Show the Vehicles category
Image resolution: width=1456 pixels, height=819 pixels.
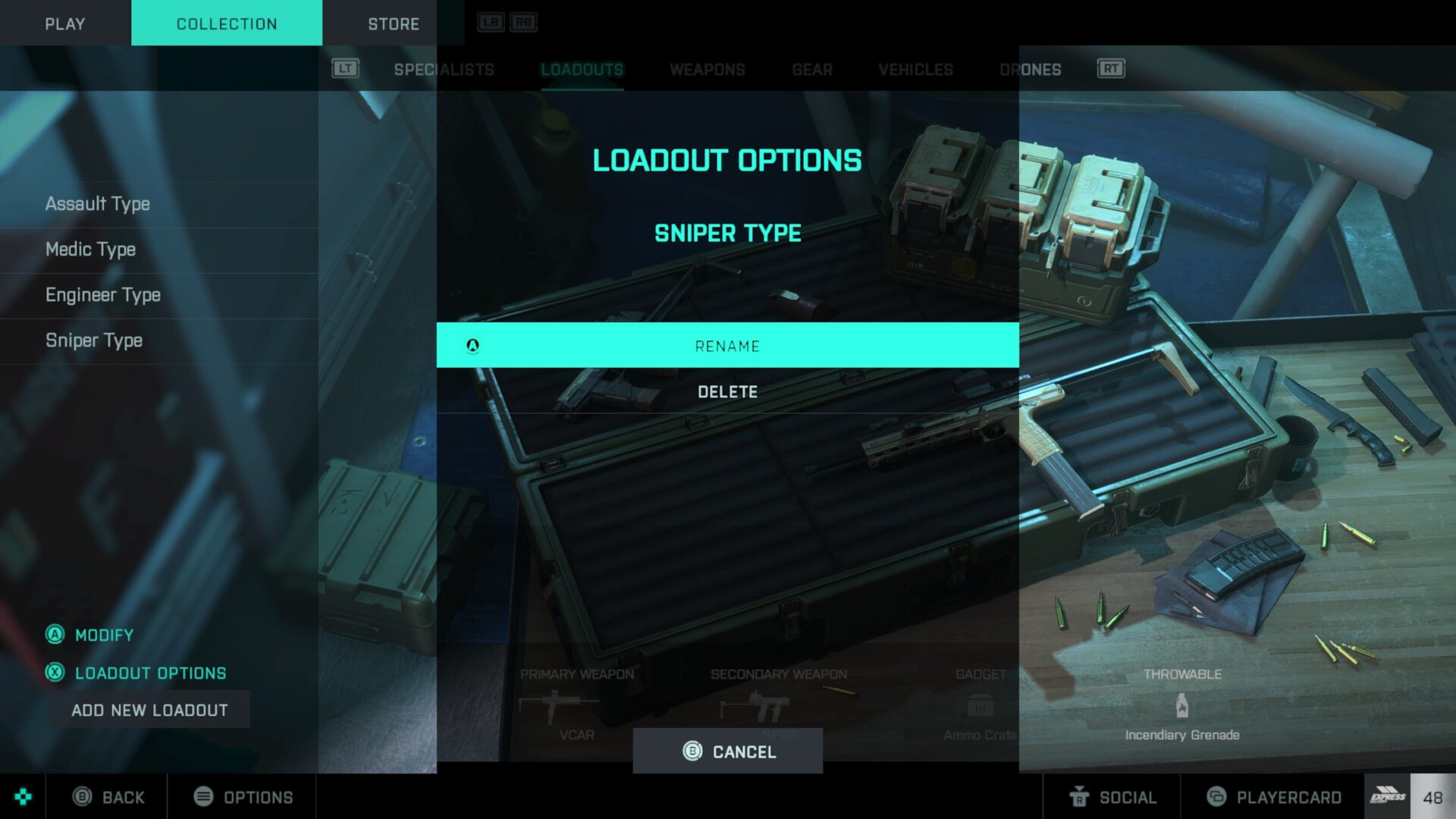point(915,70)
